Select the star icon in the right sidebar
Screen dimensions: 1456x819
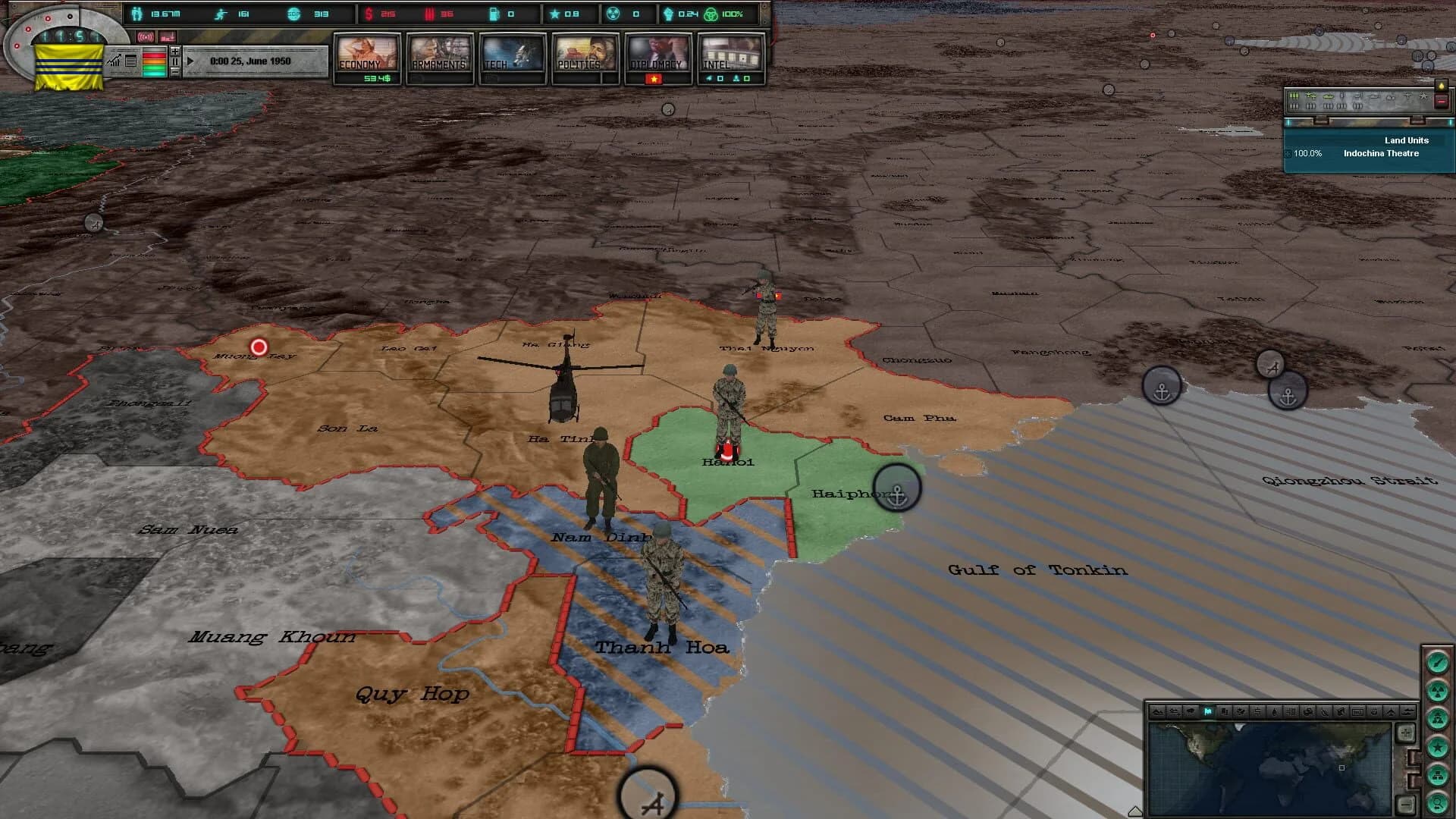click(x=1438, y=748)
